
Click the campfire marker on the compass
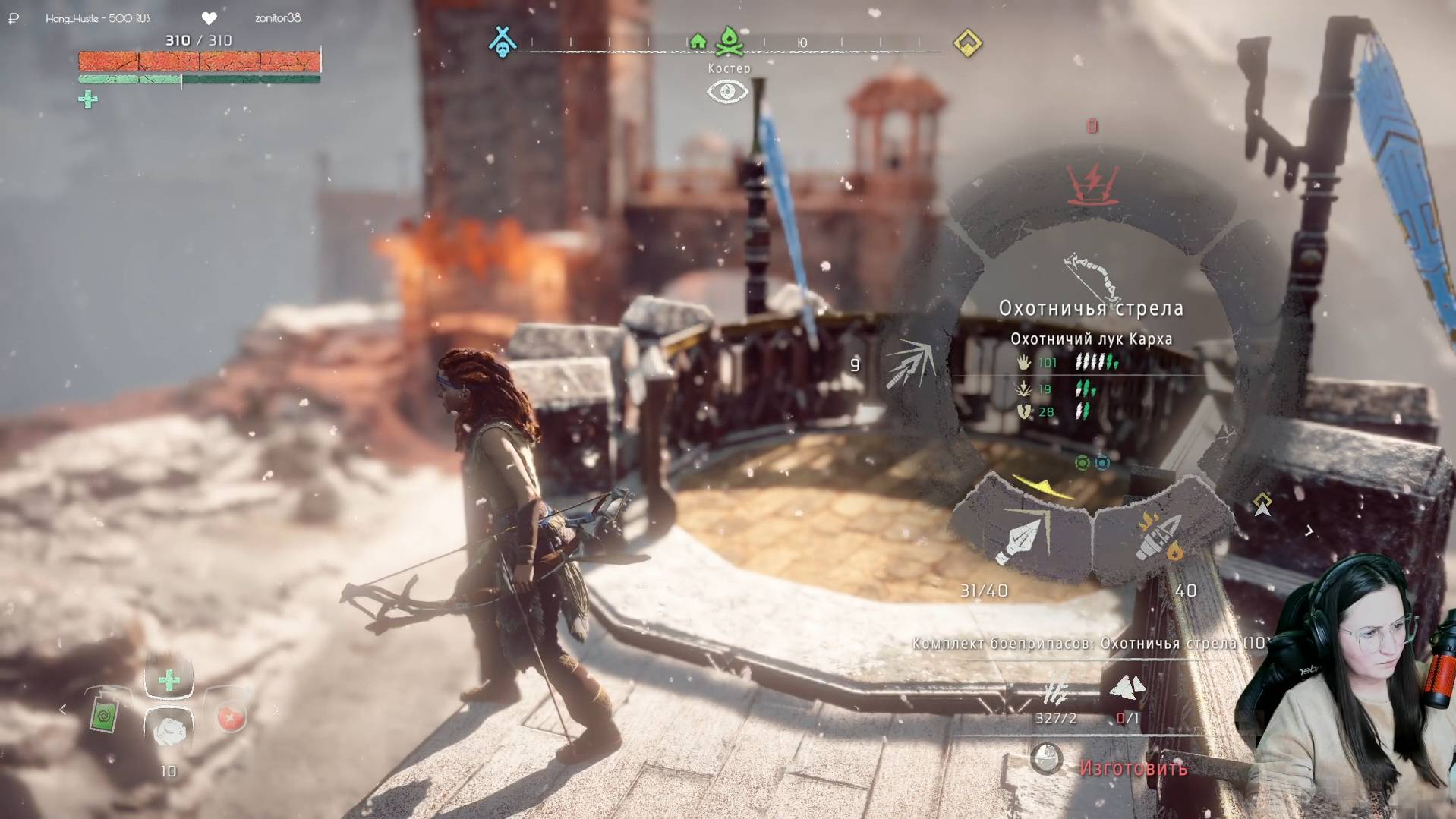[729, 42]
